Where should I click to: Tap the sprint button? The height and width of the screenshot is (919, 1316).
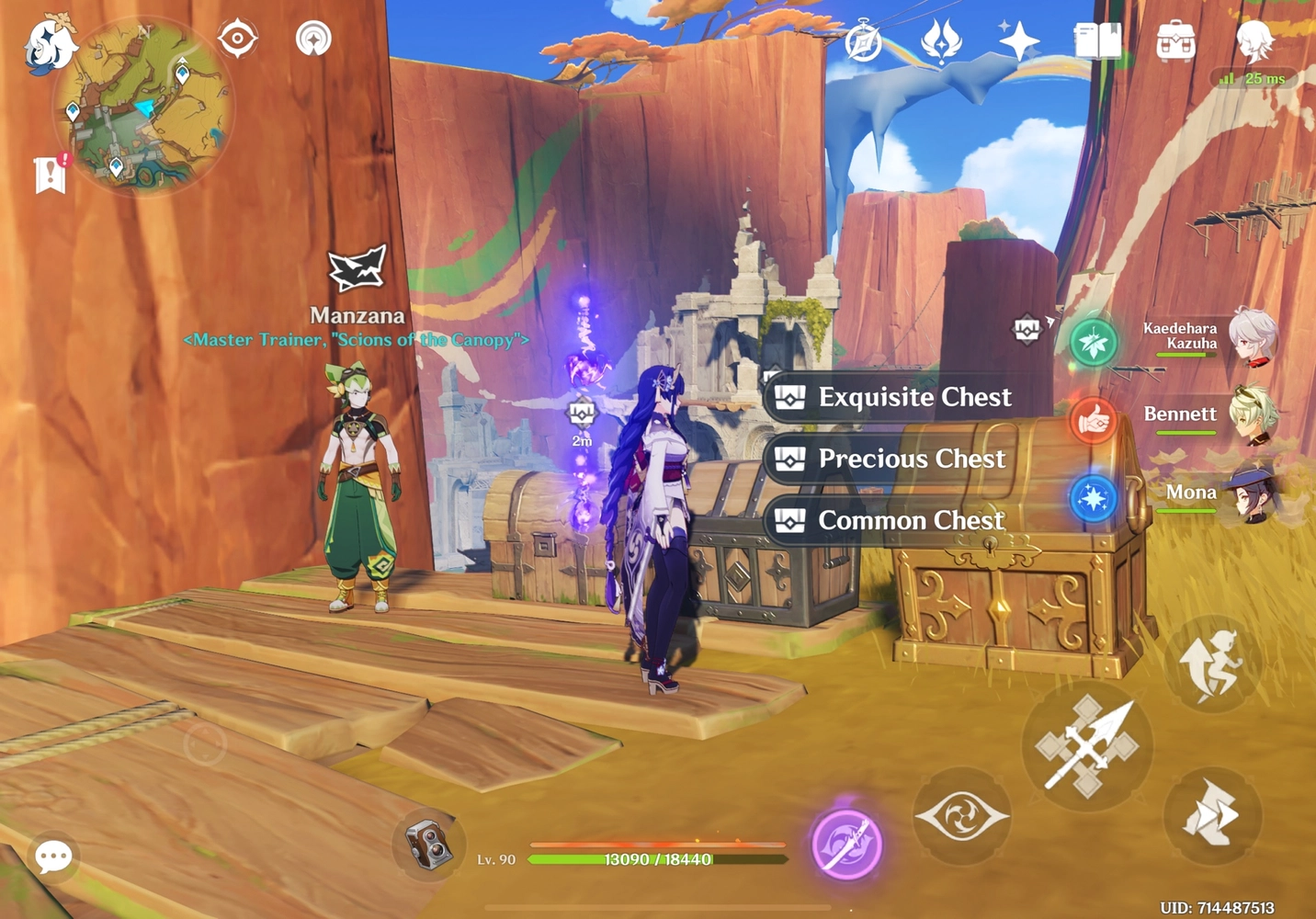coord(1213,816)
